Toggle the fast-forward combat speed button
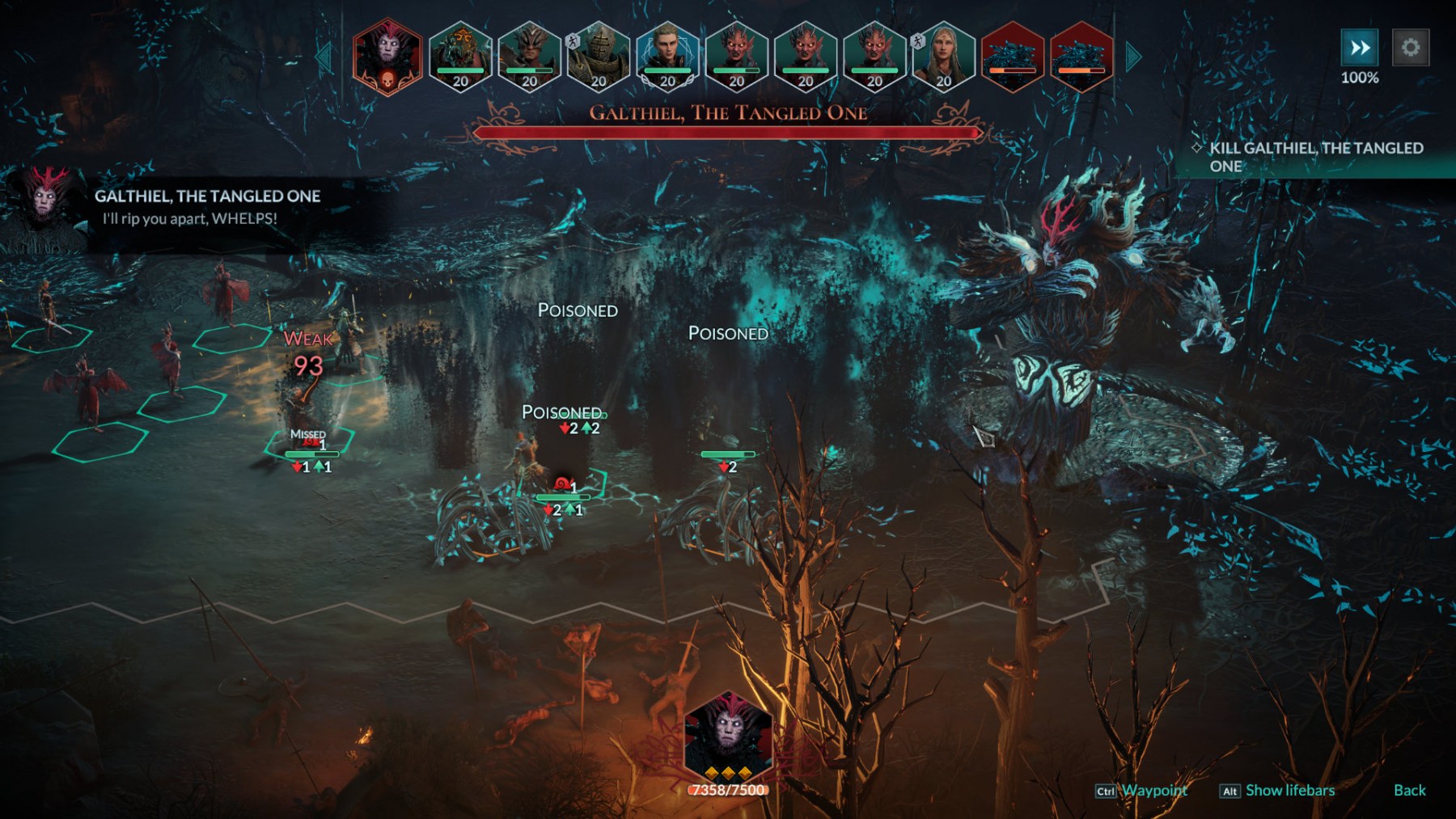1456x819 pixels. click(1360, 48)
